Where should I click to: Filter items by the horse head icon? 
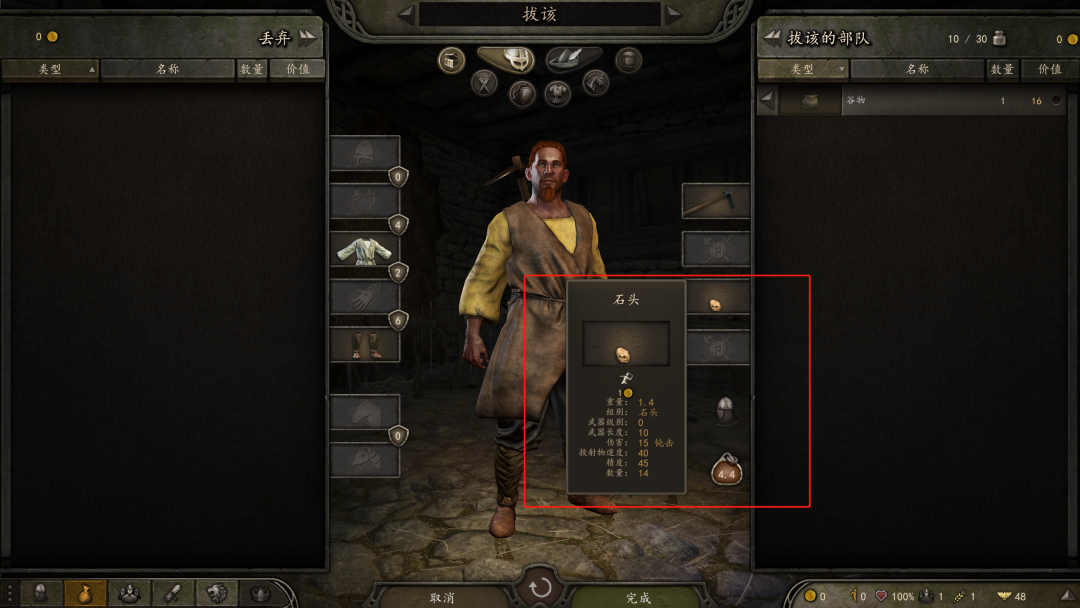(x=596, y=83)
